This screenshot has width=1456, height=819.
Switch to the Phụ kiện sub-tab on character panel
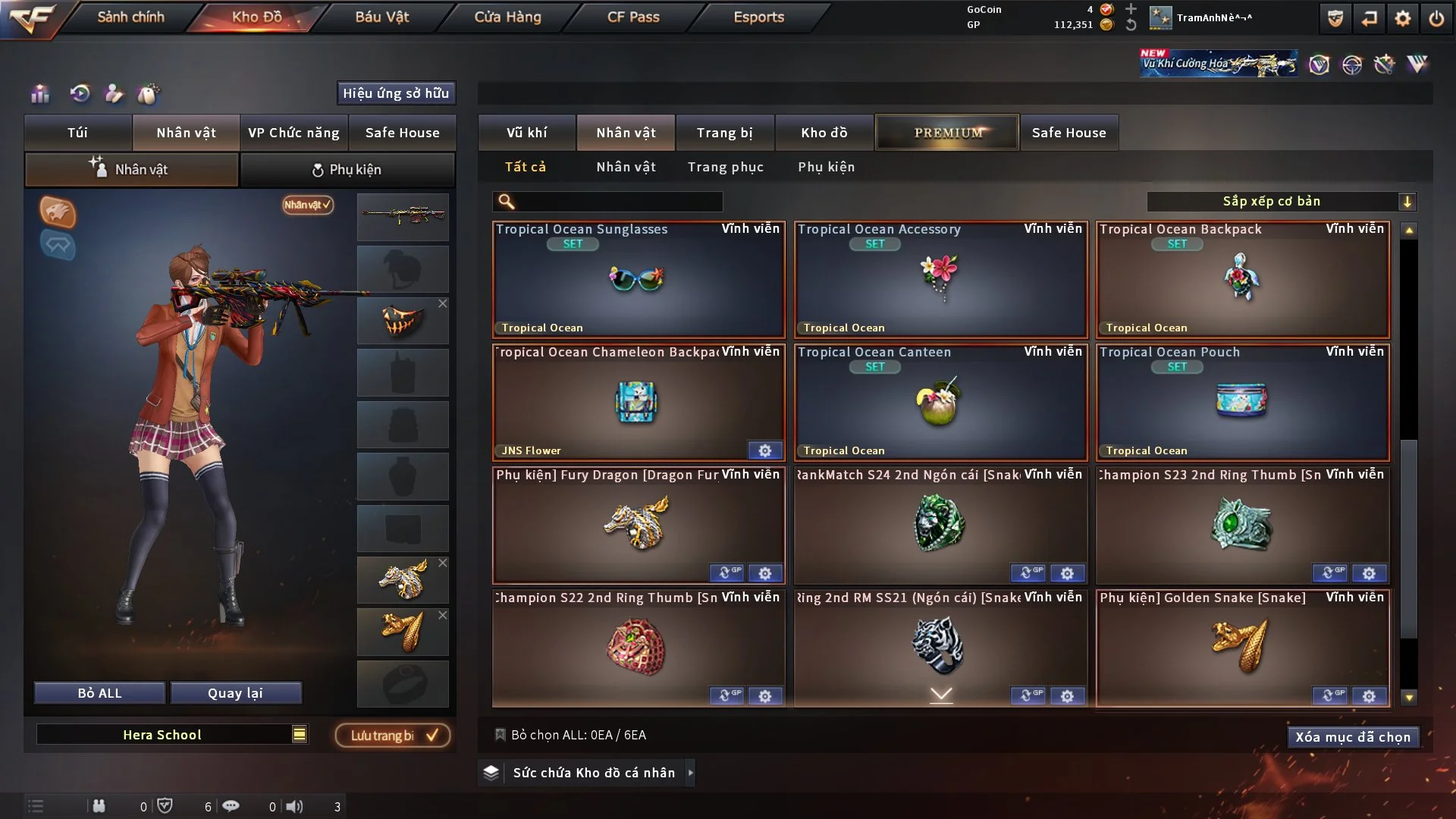click(x=347, y=170)
